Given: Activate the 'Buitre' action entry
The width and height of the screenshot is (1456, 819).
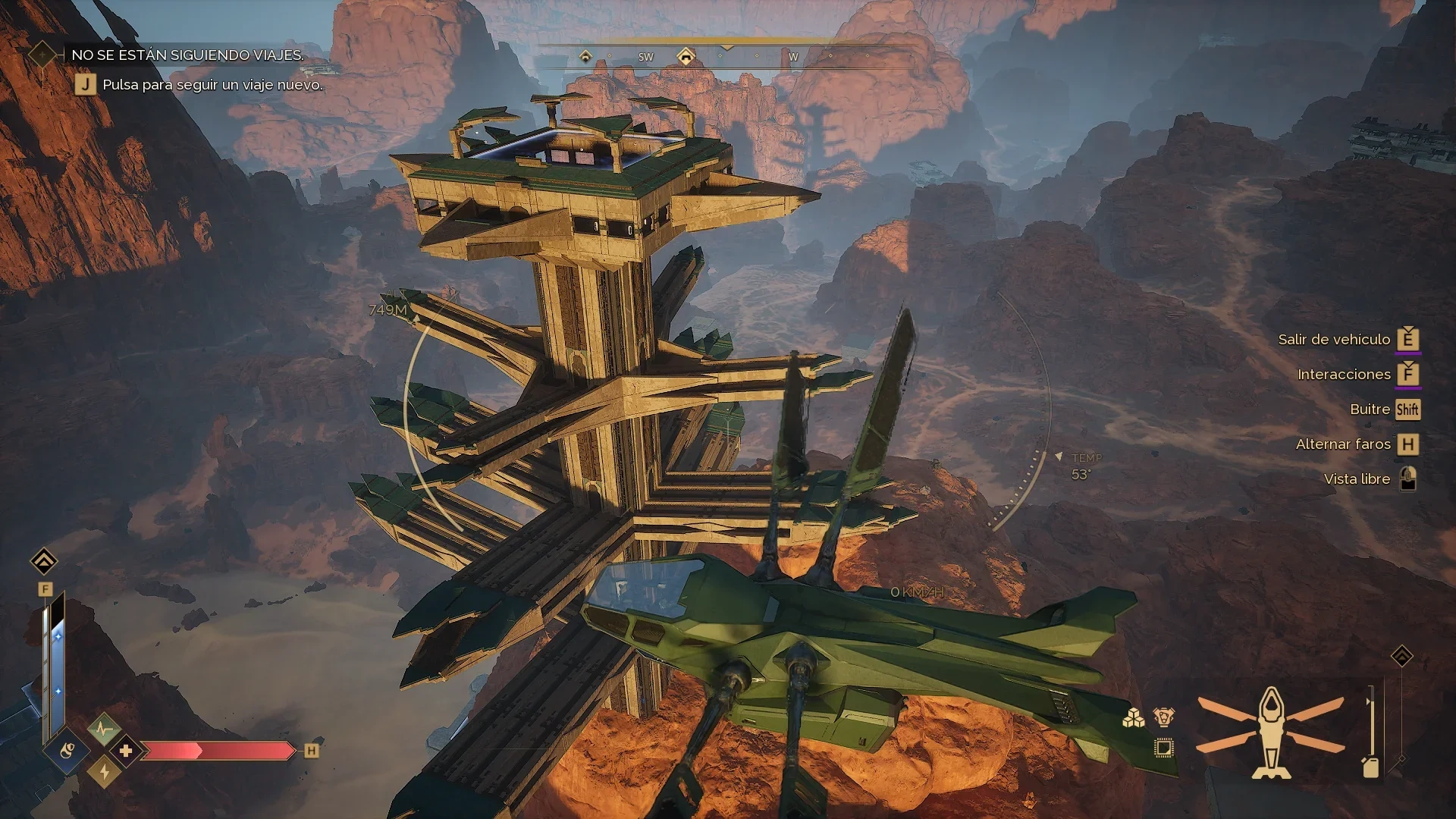Looking at the screenshot, I should tap(1370, 409).
